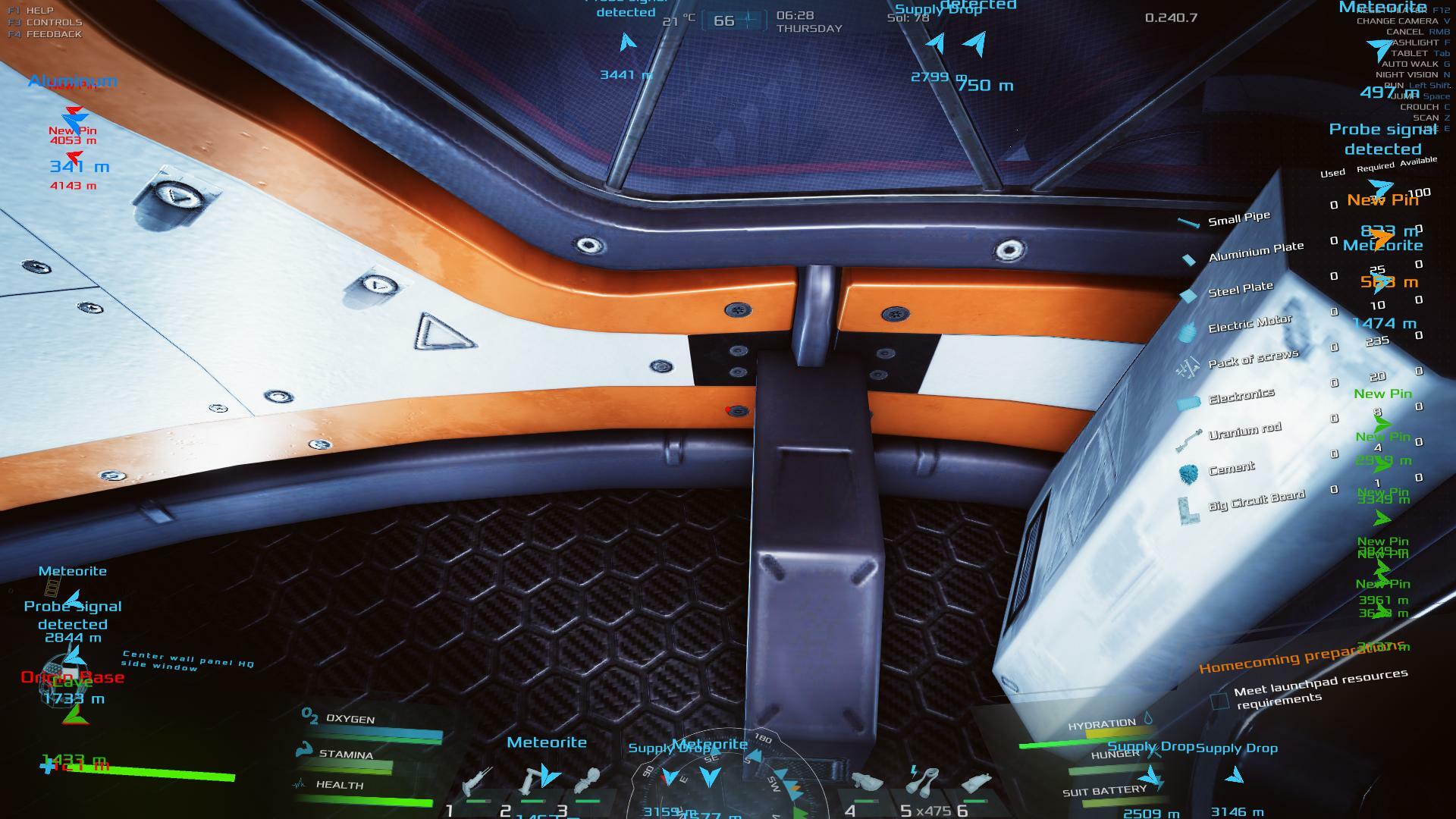The image size is (1456, 819).
Task: Click the Origin Base waypoint marker
Action: coord(73,677)
